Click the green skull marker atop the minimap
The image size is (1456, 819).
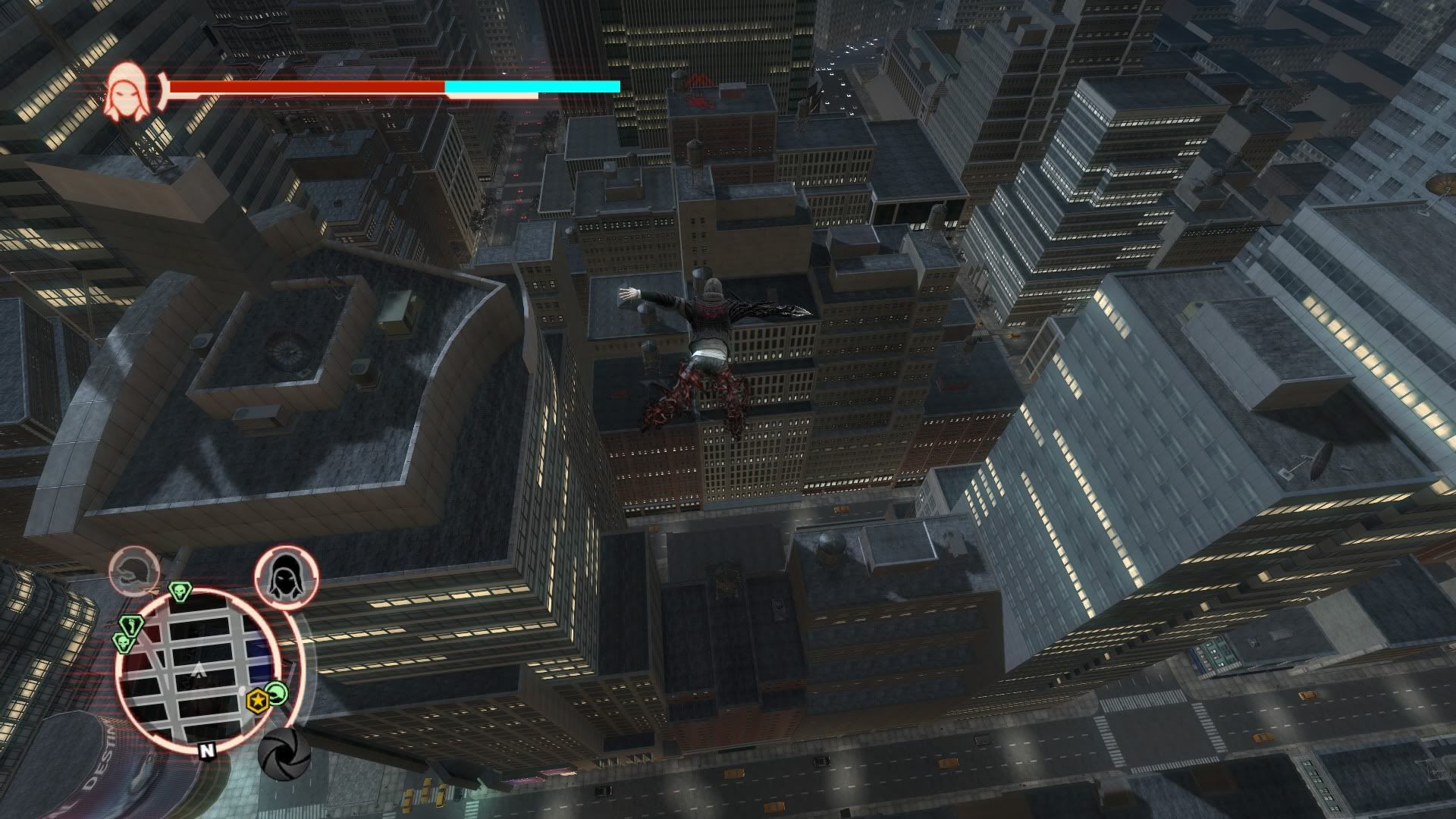tap(180, 590)
